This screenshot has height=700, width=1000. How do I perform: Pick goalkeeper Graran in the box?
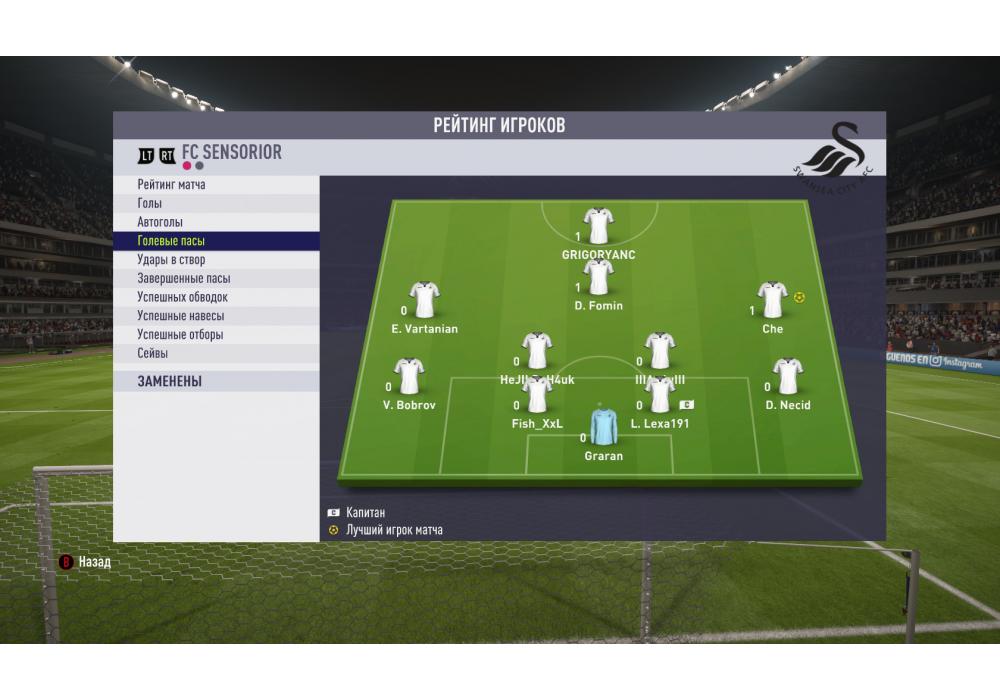[x=603, y=427]
